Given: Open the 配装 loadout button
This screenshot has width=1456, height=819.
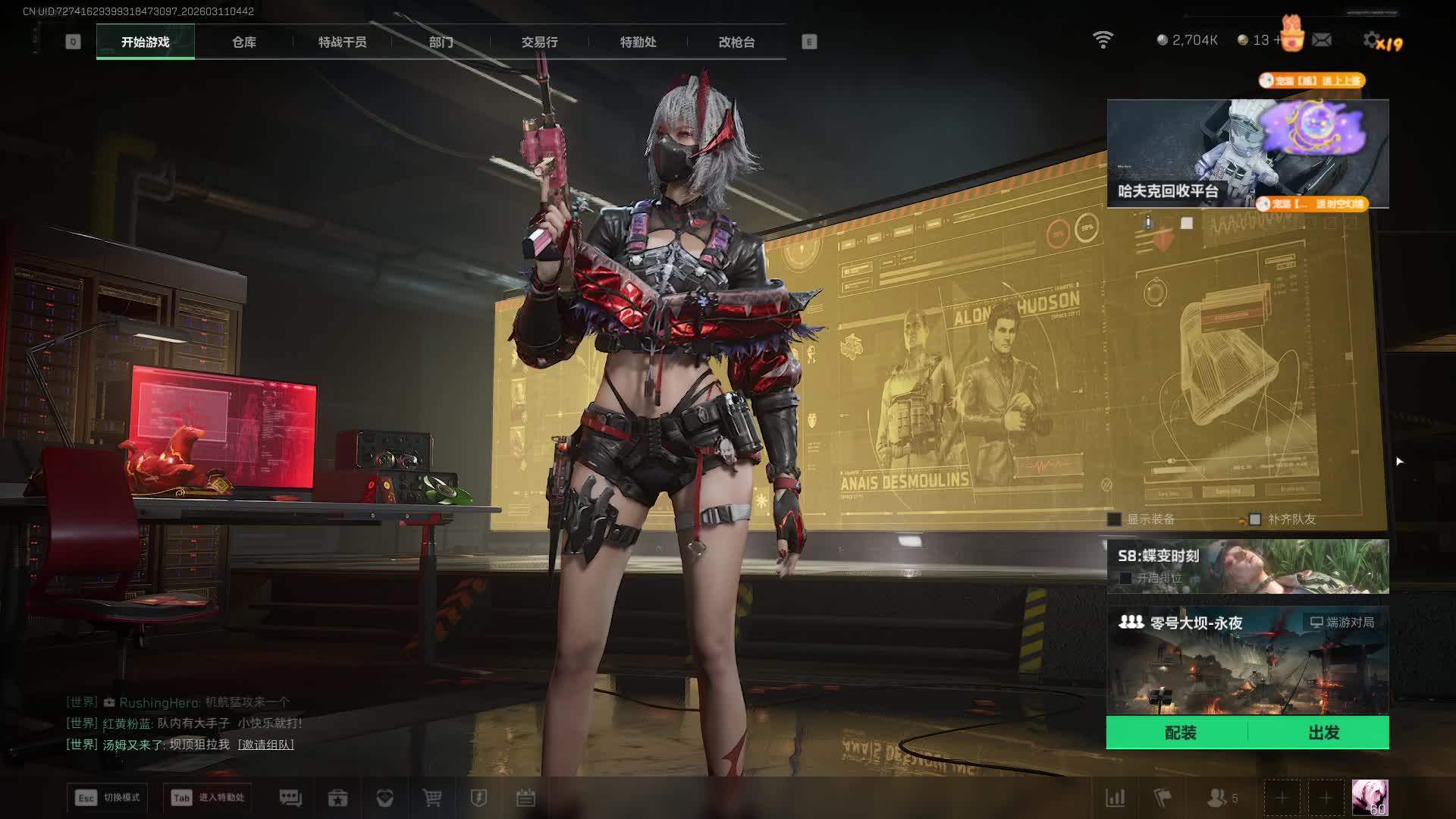Looking at the screenshot, I should pyautogui.click(x=1179, y=733).
